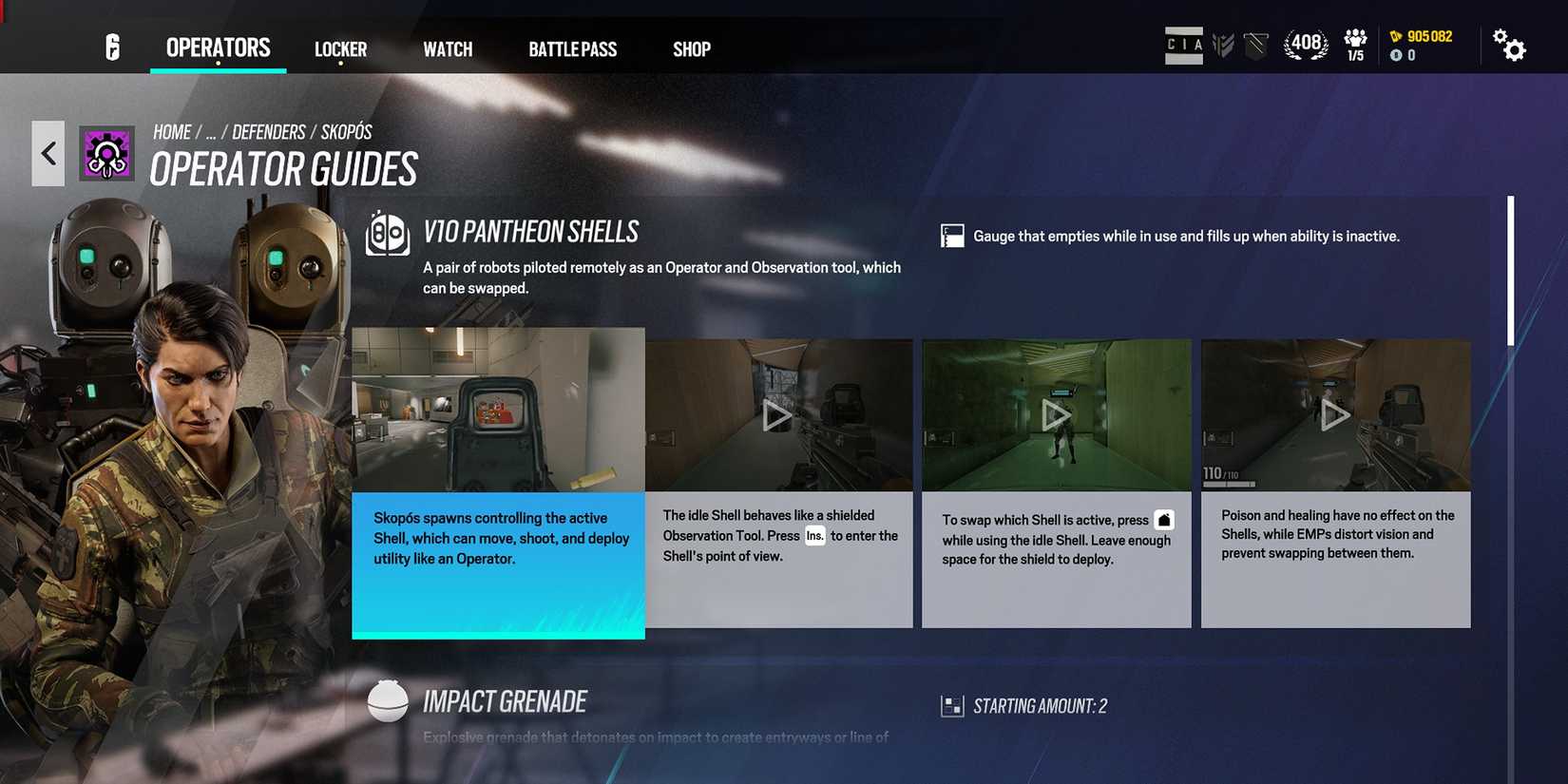Play the idle Shell Observation Tool video
The image size is (1568, 784).
click(x=778, y=415)
